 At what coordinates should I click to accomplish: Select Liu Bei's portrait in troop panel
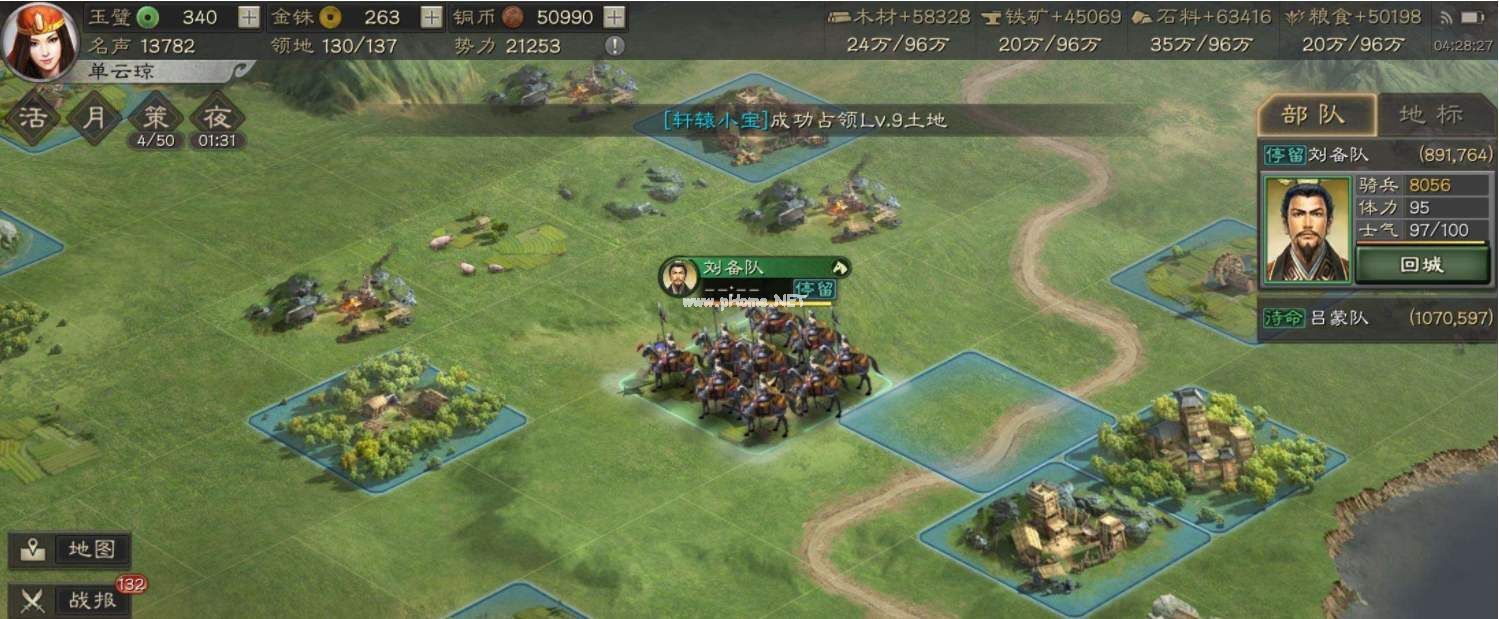[x=1300, y=229]
